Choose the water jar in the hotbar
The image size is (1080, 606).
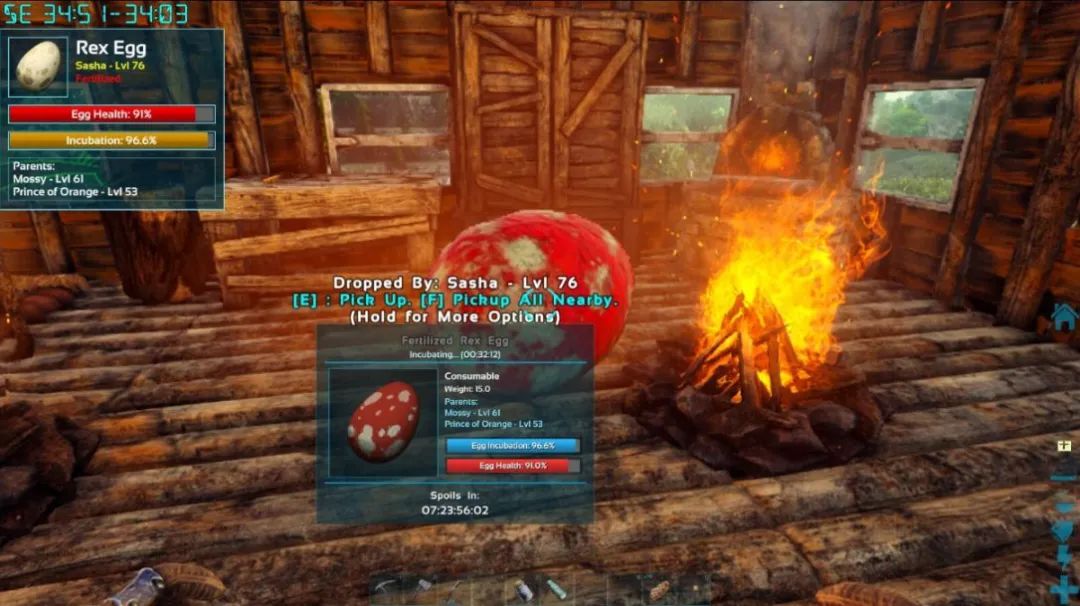click(x=523, y=590)
